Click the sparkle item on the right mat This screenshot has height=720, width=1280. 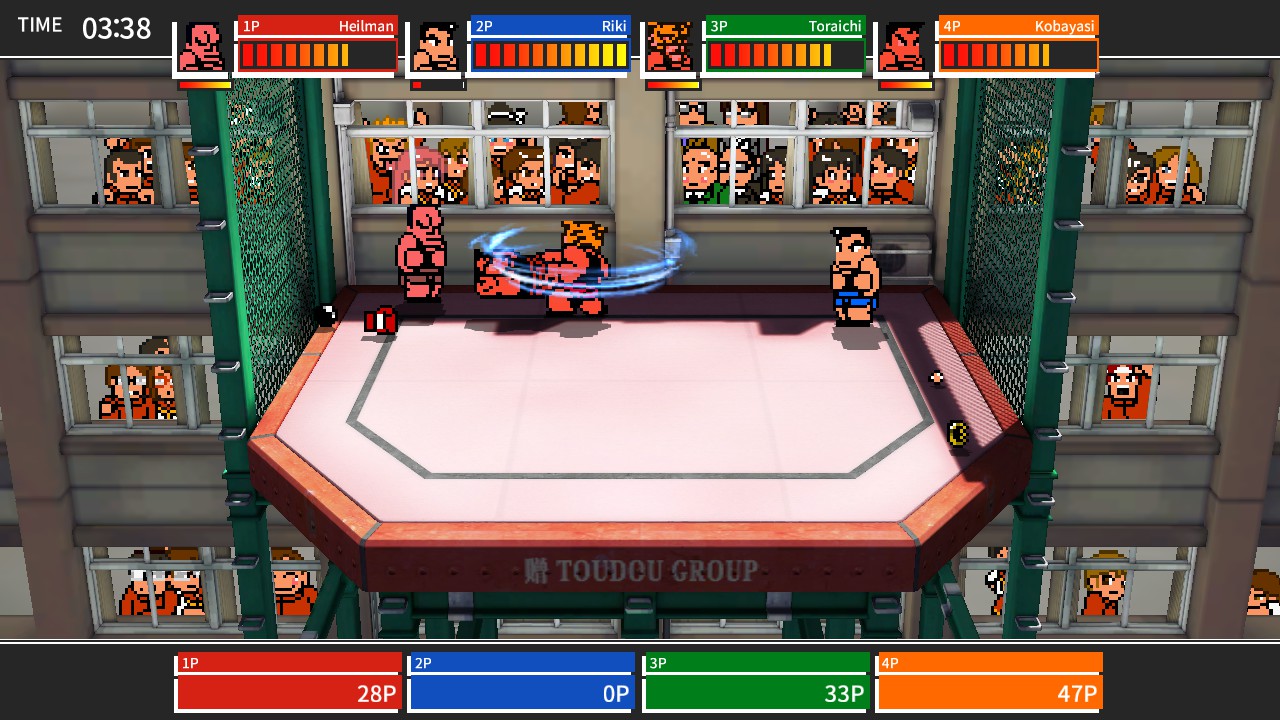934,376
